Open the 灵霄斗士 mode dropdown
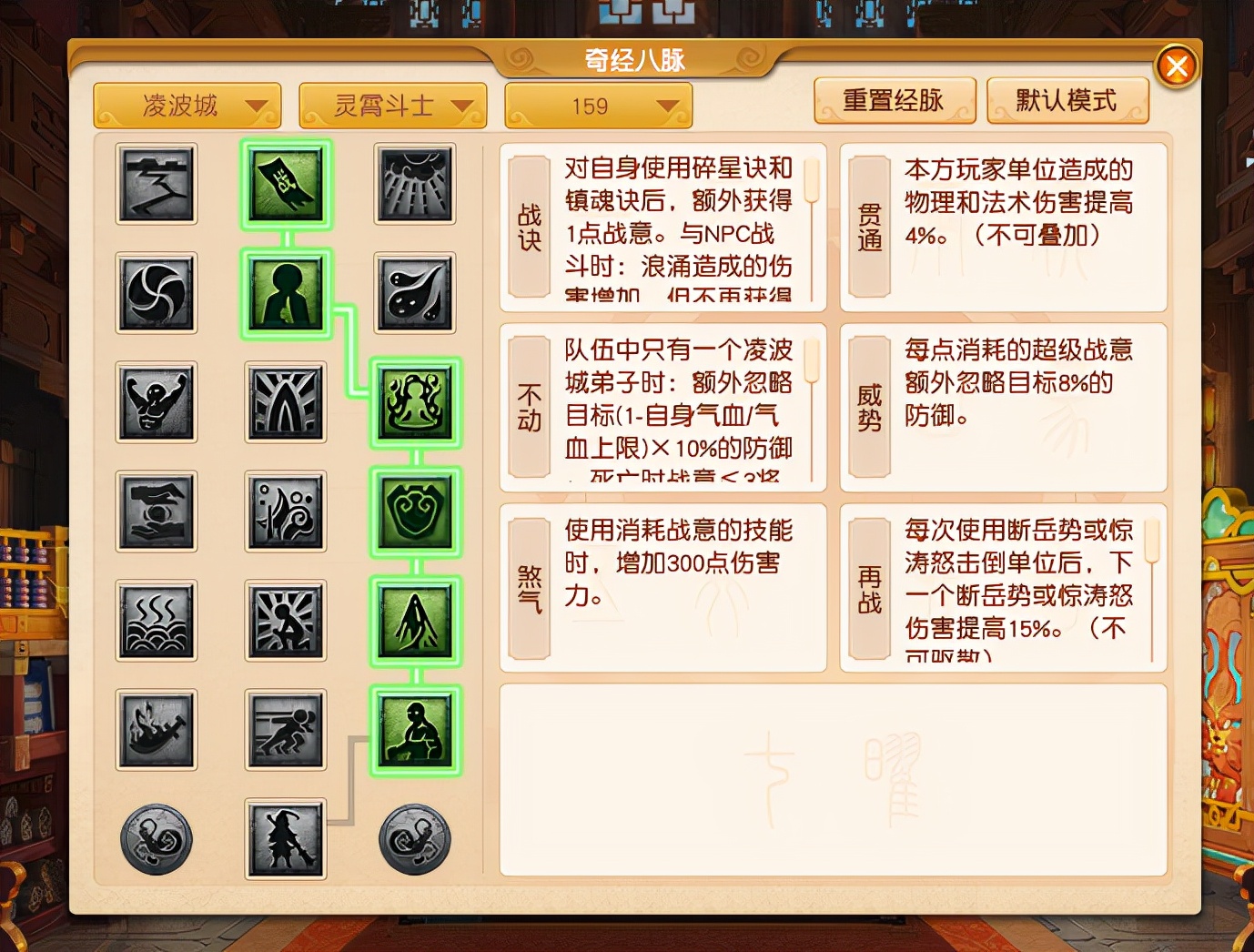Screen dimensions: 1254x952 pyautogui.click(x=393, y=104)
